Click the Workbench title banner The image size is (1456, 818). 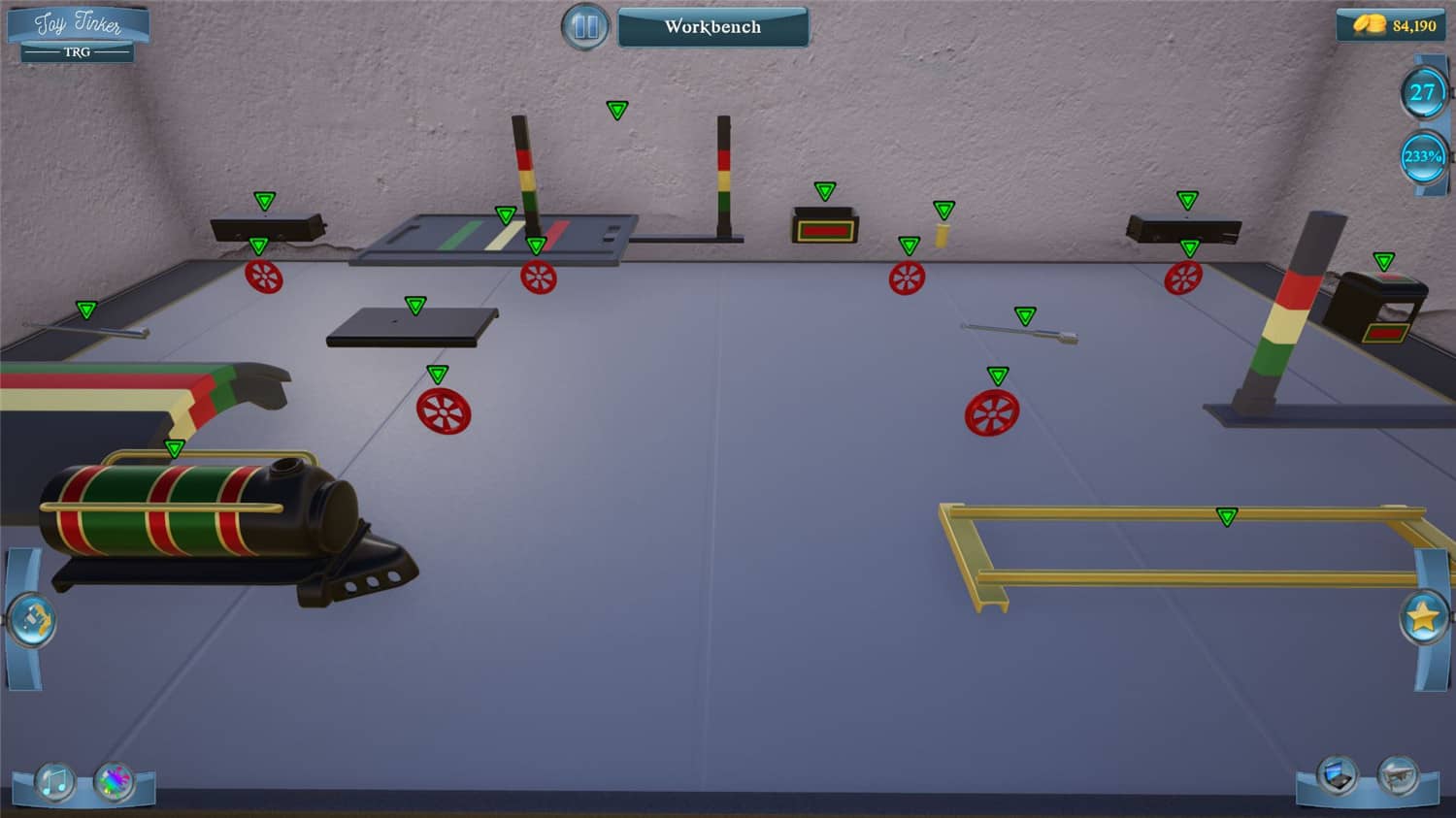click(713, 26)
